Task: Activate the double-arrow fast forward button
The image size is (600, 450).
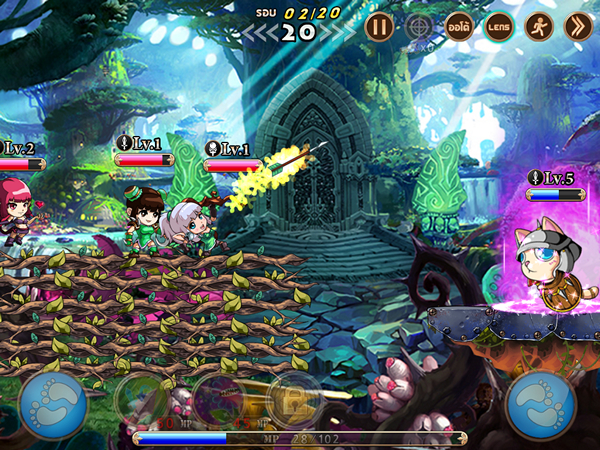Action: tap(578, 26)
